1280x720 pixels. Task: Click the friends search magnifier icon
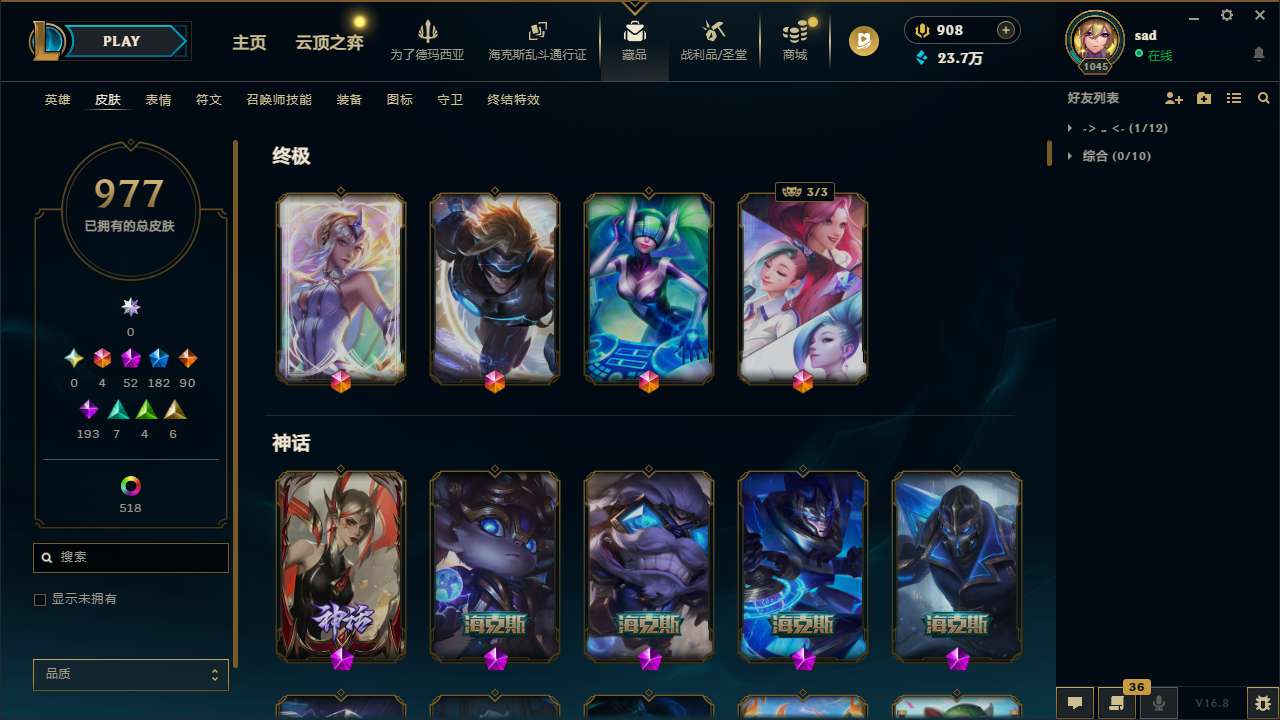(x=1264, y=98)
